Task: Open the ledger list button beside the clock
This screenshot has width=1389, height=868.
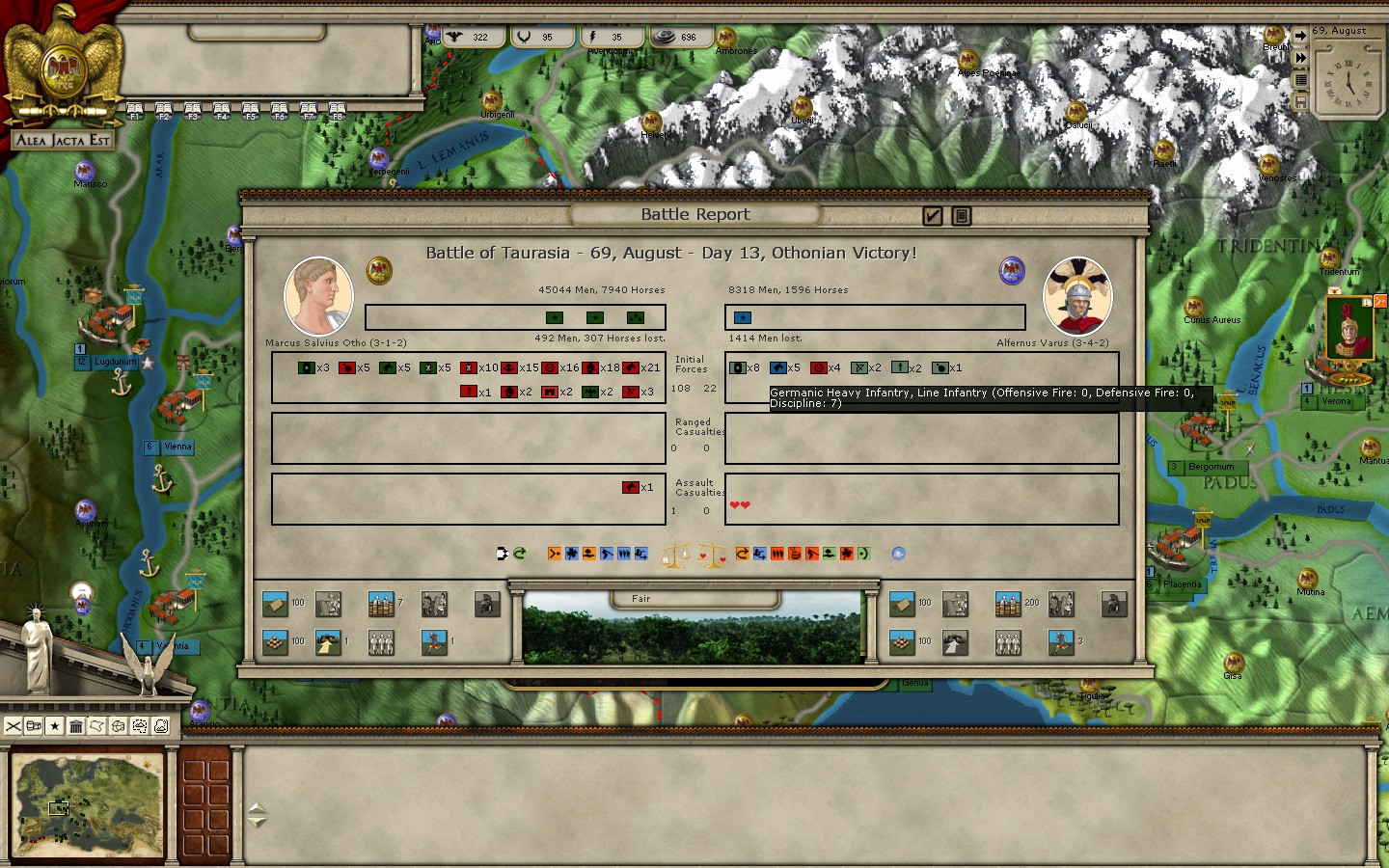Action: [1300, 80]
